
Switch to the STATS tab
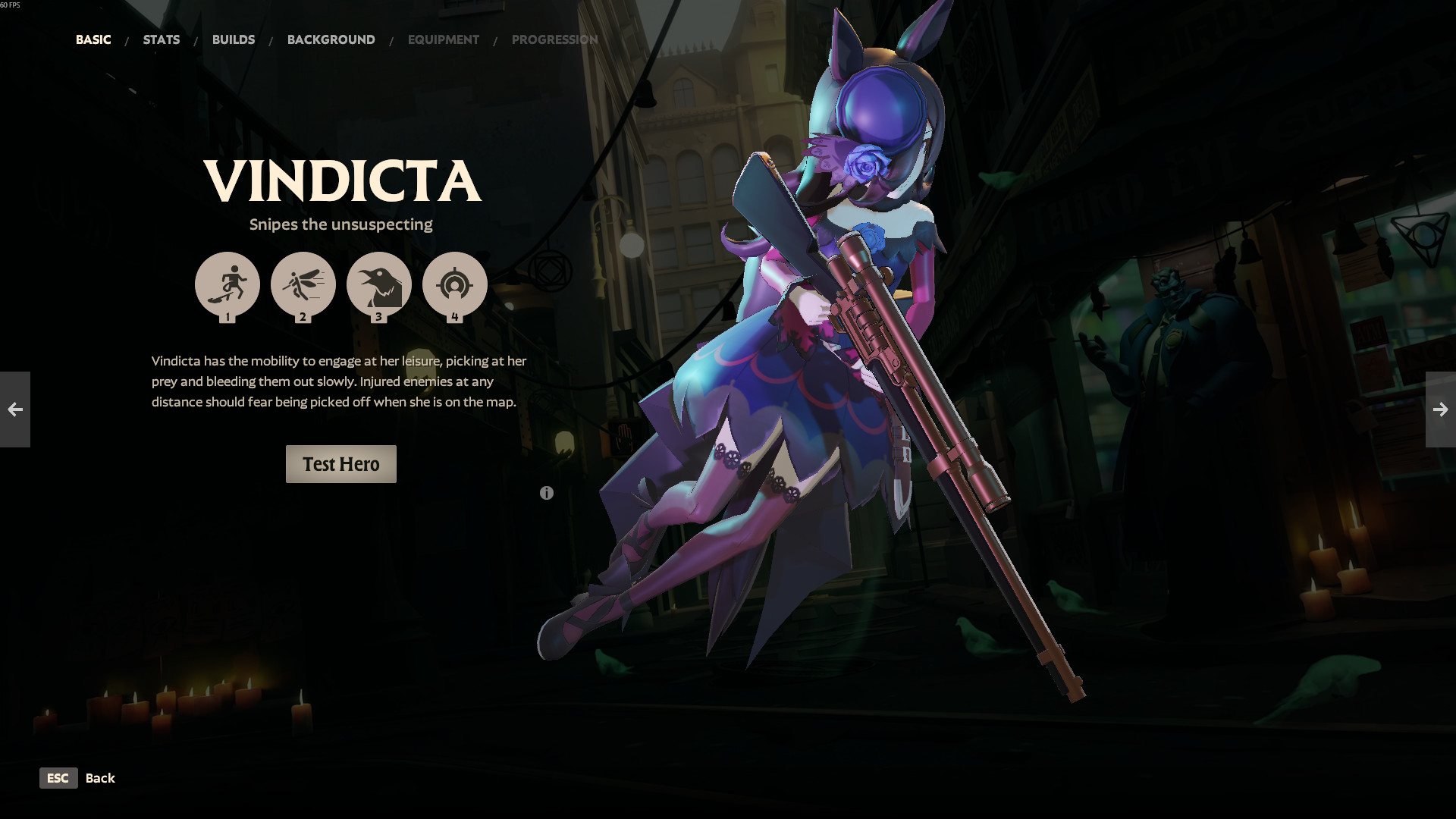point(161,39)
